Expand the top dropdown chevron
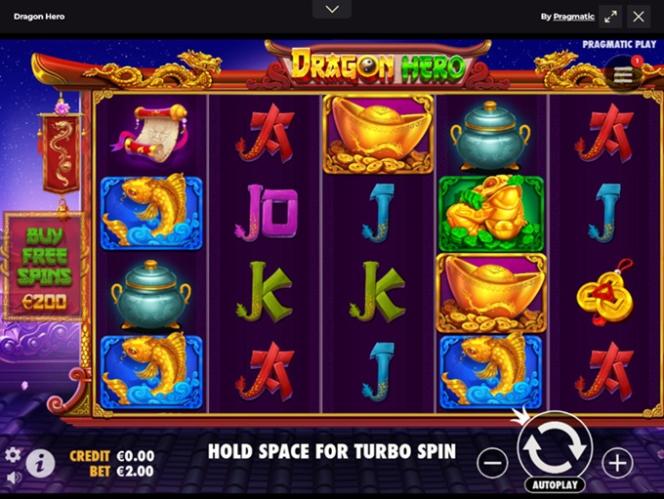Viewport: 664px width, 499px height. coord(332,9)
